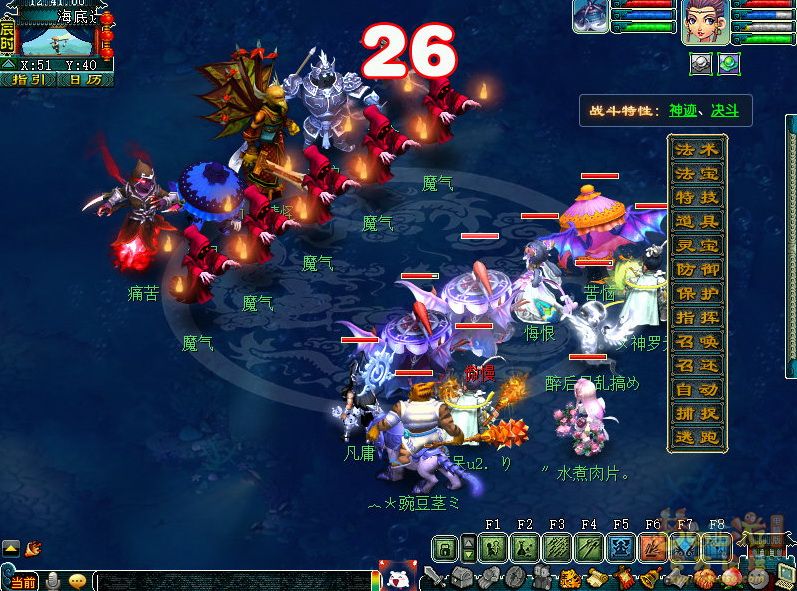Choose 防御 (Defend) command

click(x=697, y=270)
